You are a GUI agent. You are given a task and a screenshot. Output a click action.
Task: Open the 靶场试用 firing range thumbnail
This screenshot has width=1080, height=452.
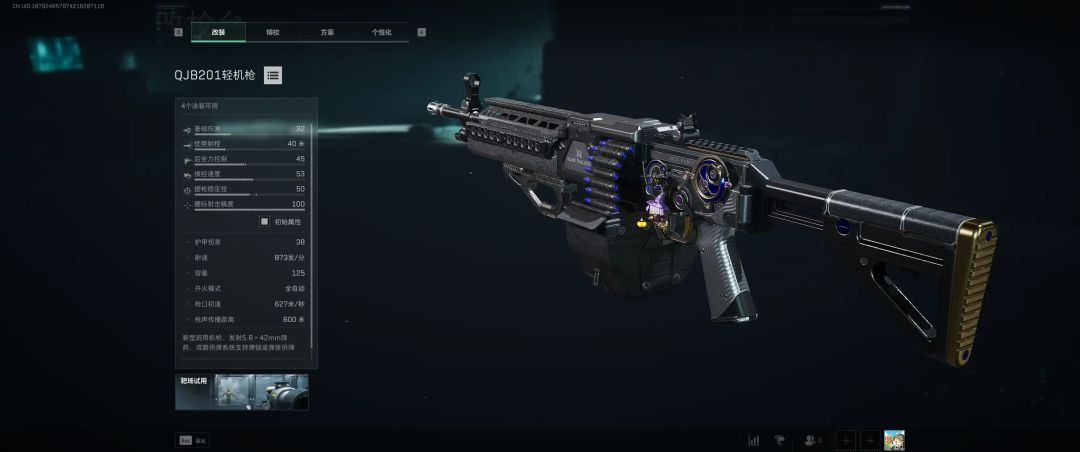(242, 392)
